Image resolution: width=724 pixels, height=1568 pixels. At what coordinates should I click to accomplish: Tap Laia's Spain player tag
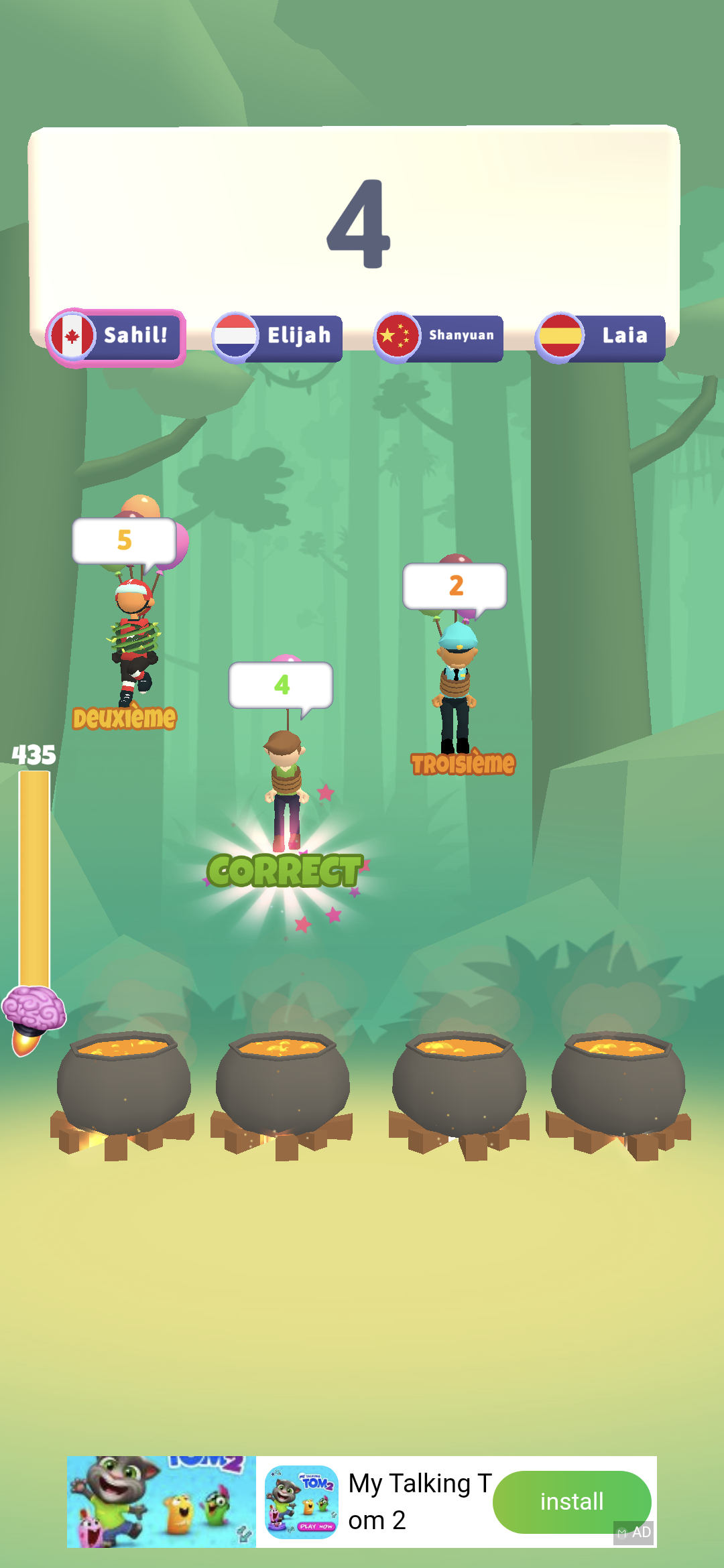601,337
